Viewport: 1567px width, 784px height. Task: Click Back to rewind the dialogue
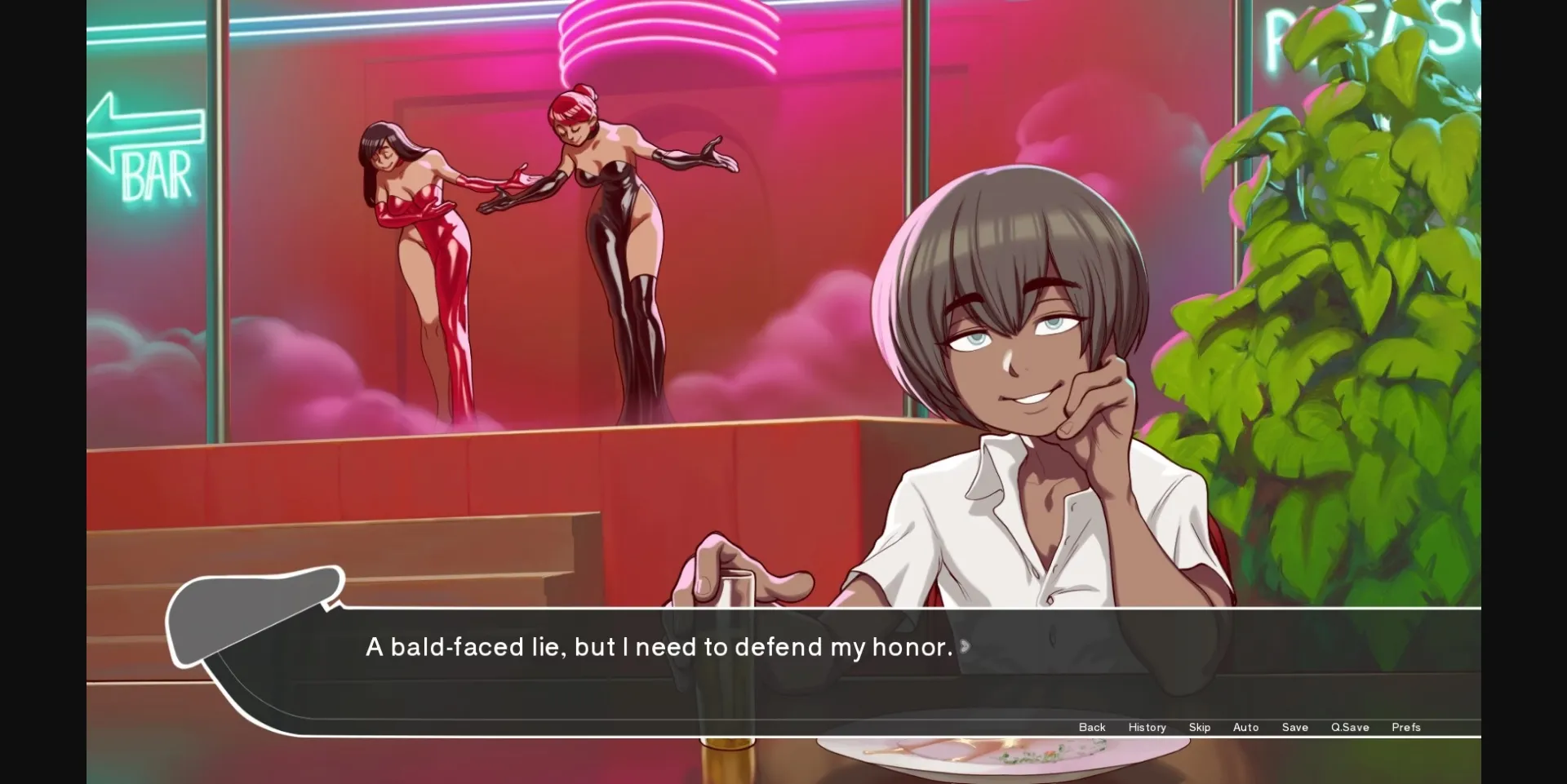pyautogui.click(x=1091, y=727)
